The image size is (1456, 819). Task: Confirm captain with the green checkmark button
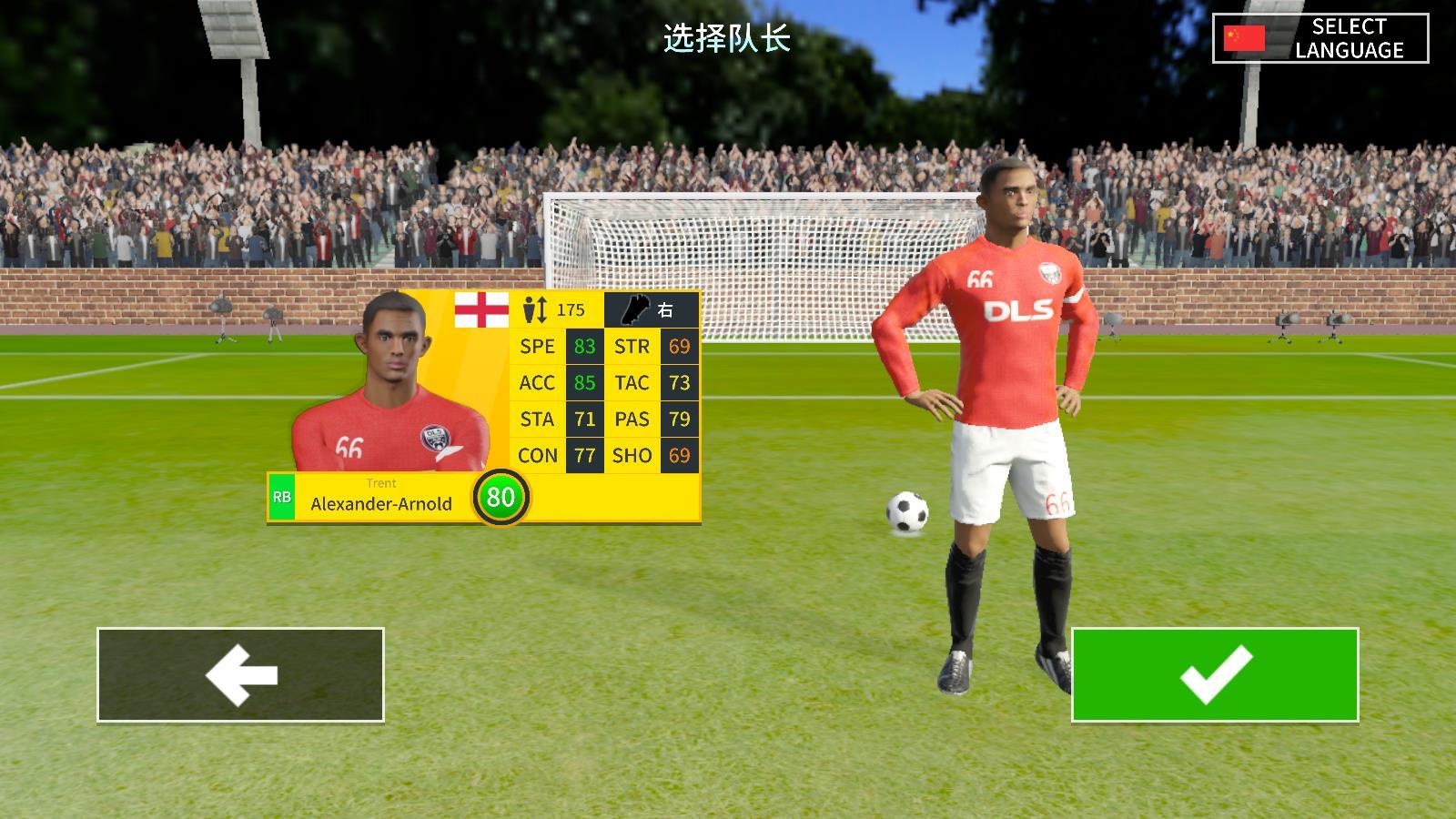1215,674
